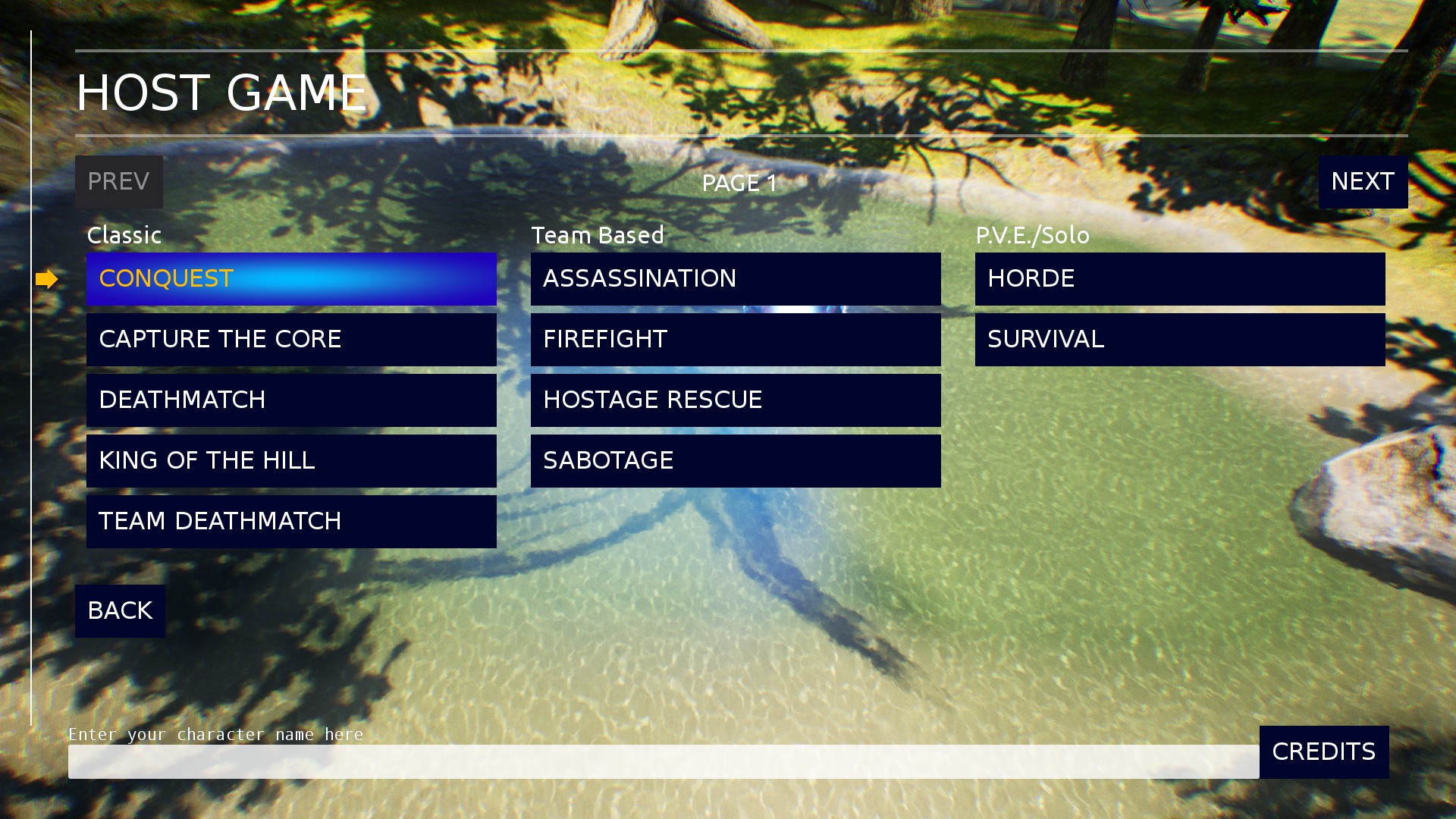Pick the SABOTAGE mode
The width and height of the screenshot is (1456, 819).
pyautogui.click(x=735, y=460)
